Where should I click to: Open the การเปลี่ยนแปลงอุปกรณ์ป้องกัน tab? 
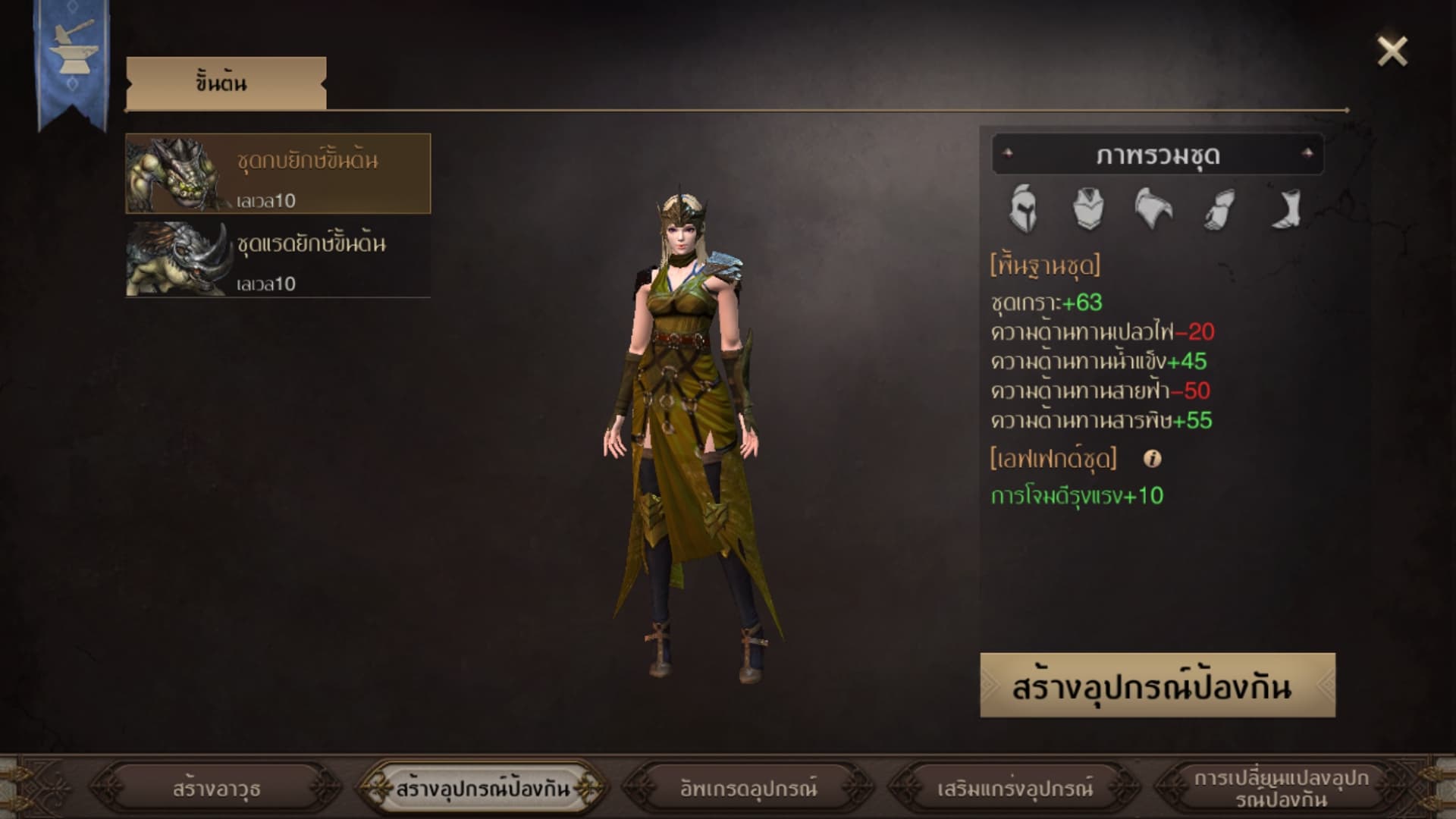point(1281,789)
